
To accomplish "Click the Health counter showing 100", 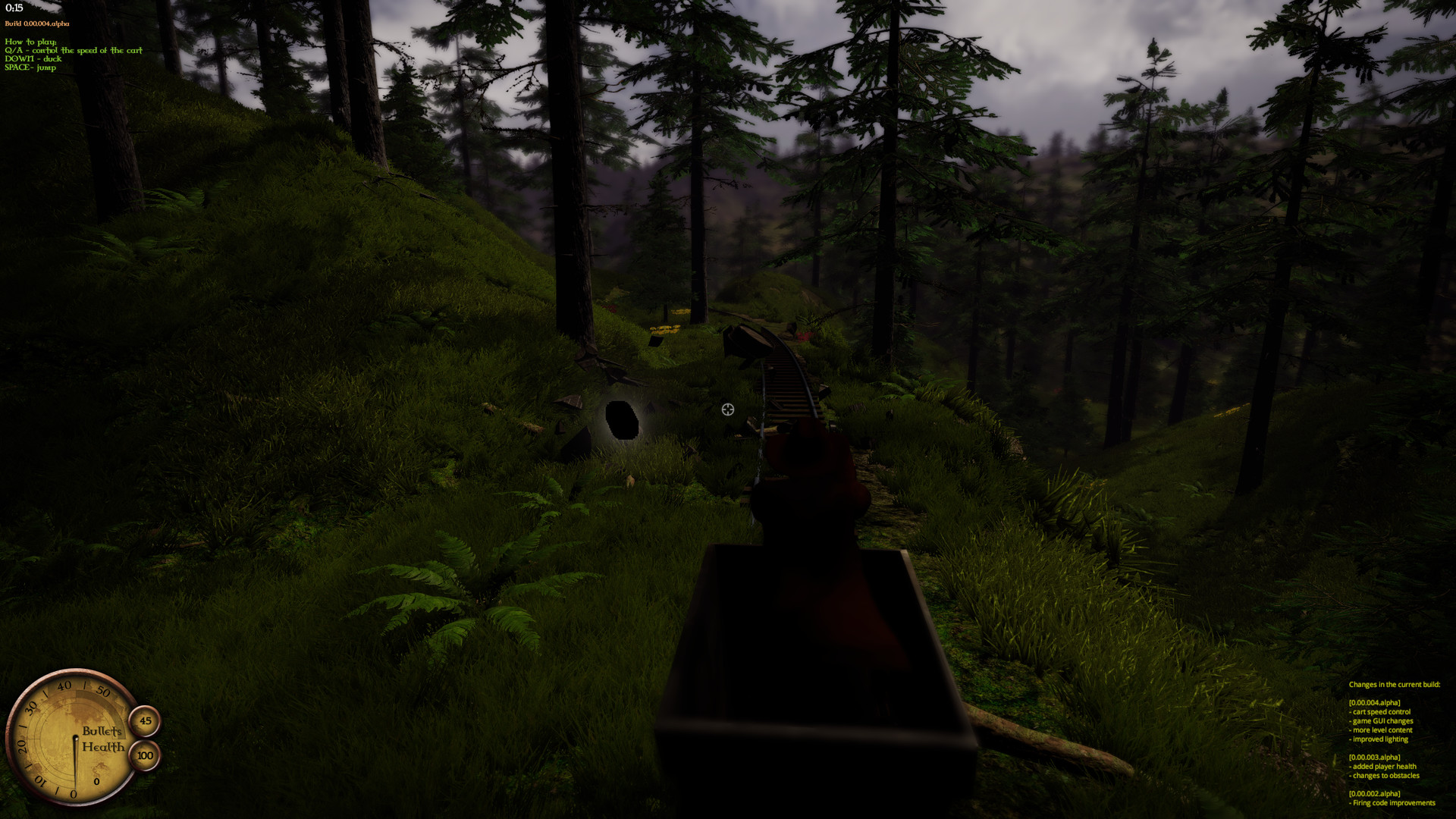I will (144, 755).
